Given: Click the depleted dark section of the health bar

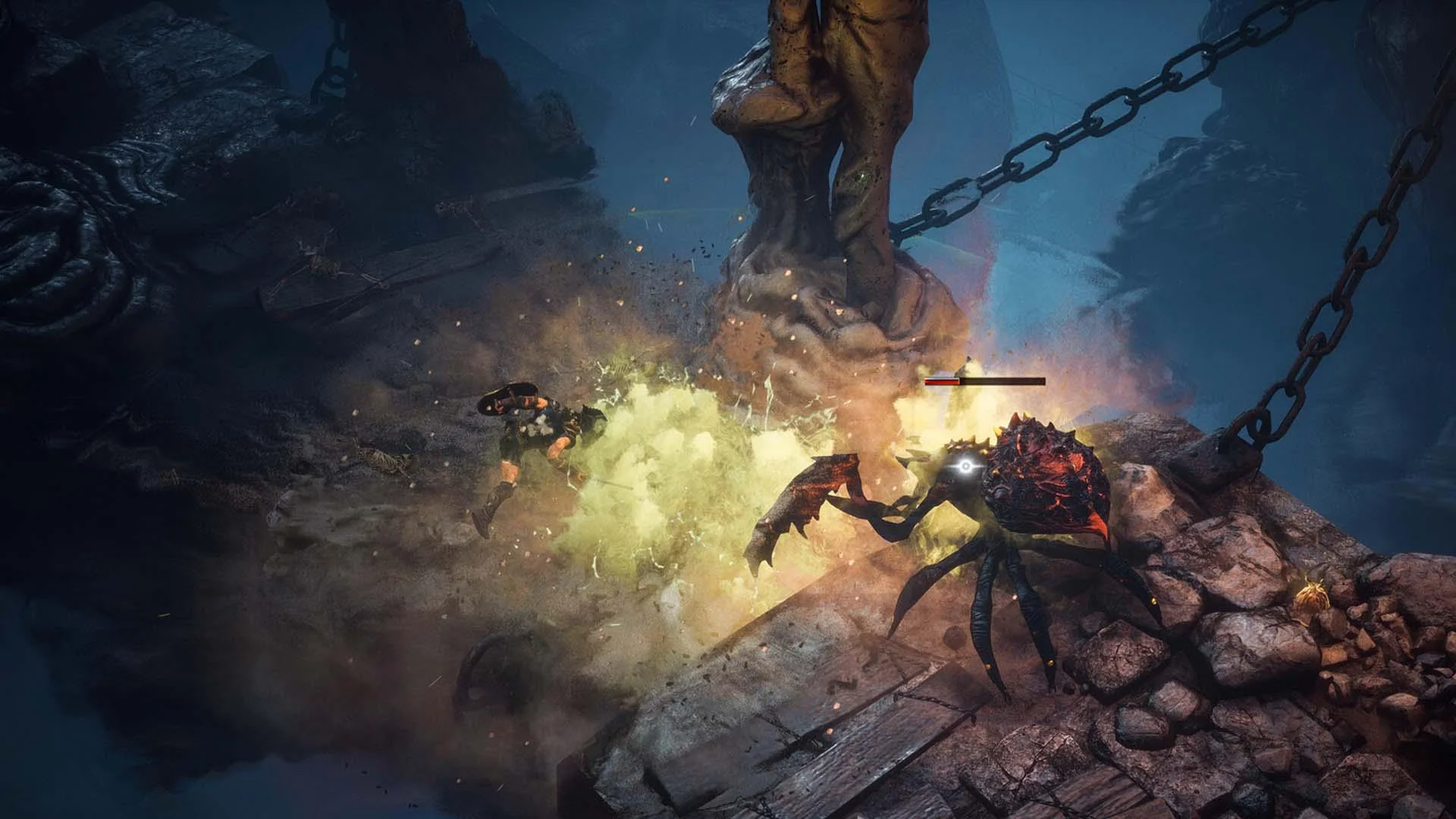Looking at the screenshot, I should click(x=1001, y=383).
